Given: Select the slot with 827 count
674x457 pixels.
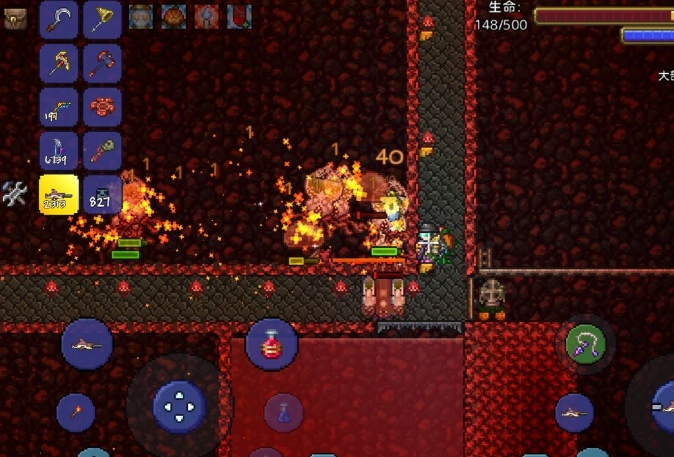Looking at the screenshot, I should click(102, 194).
